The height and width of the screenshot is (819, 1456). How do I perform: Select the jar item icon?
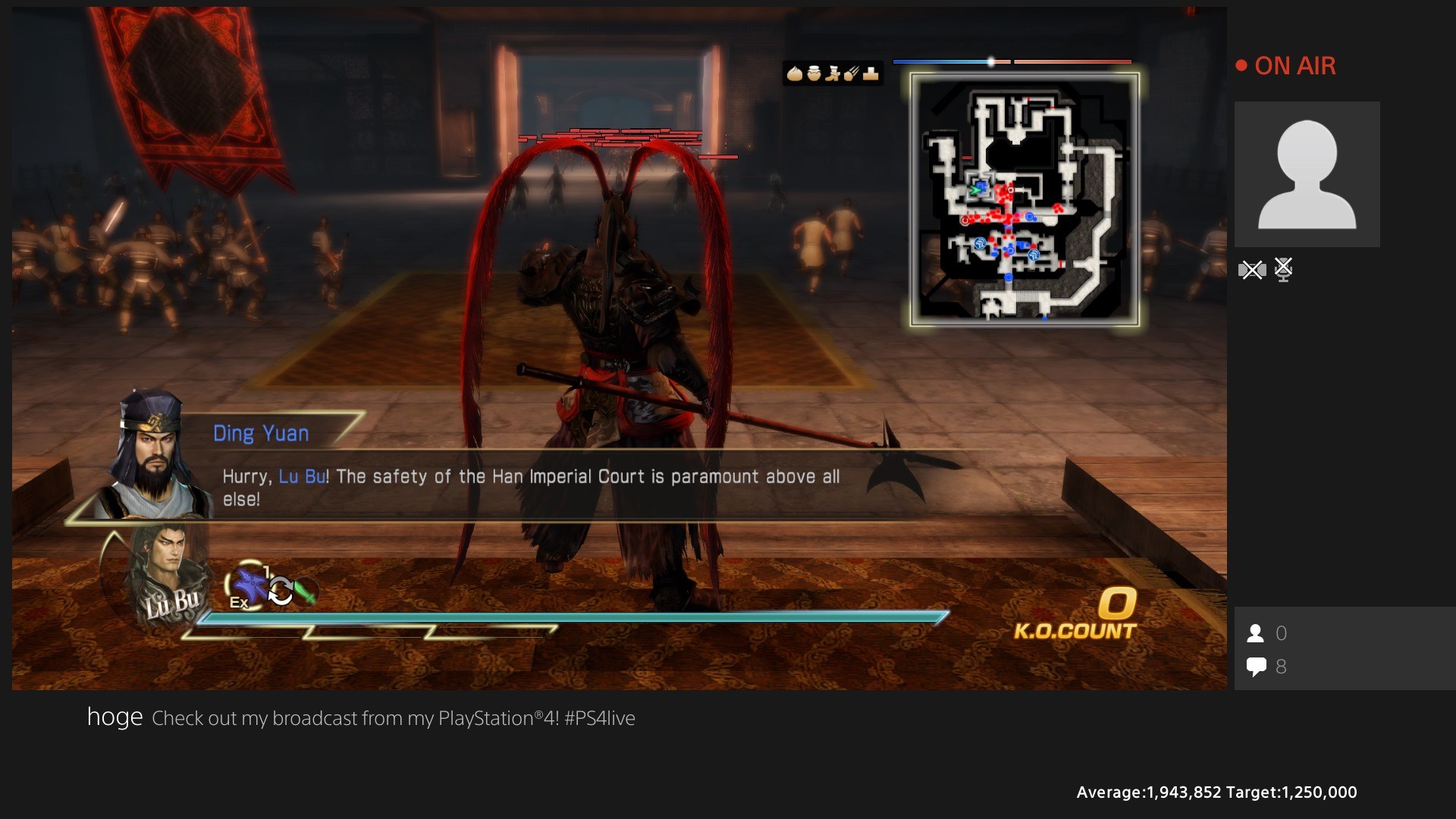(814, 74)
